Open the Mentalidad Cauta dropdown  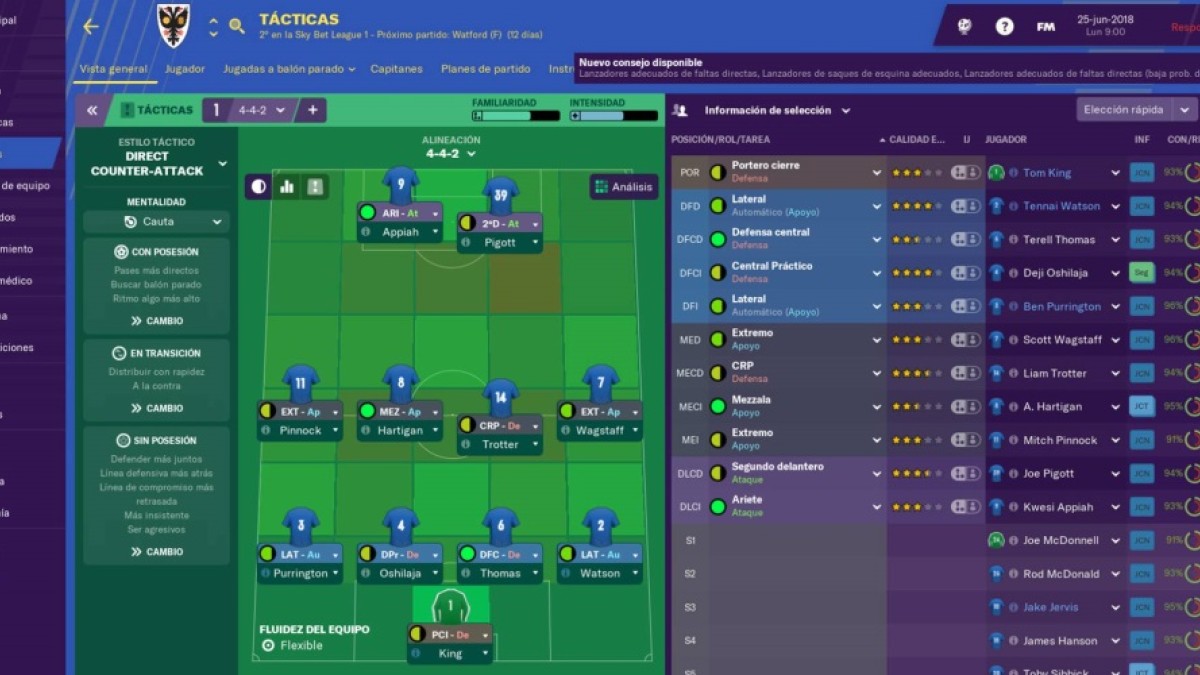(x=157, y=222)
